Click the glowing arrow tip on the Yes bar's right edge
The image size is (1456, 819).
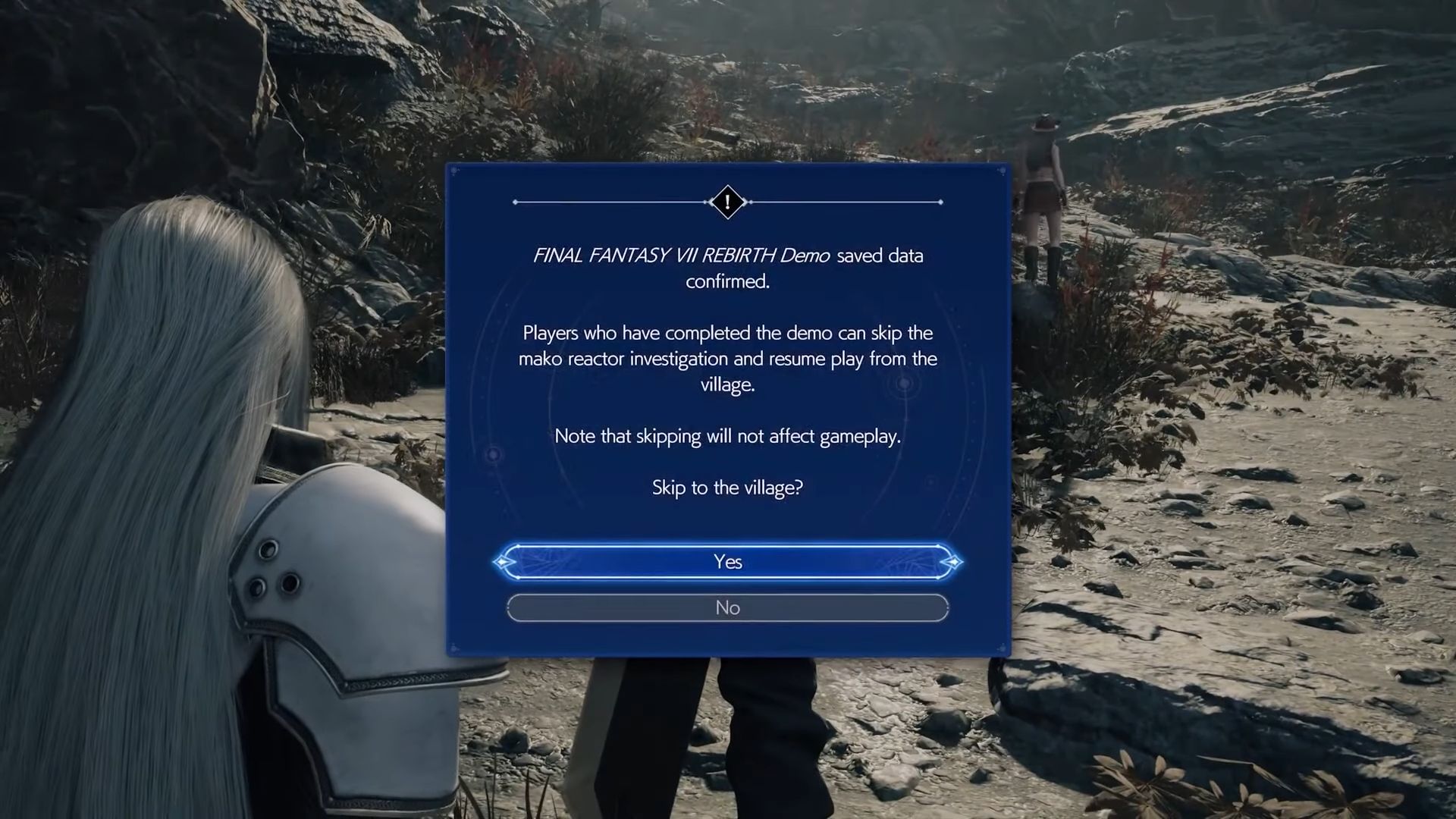[954, 562]
